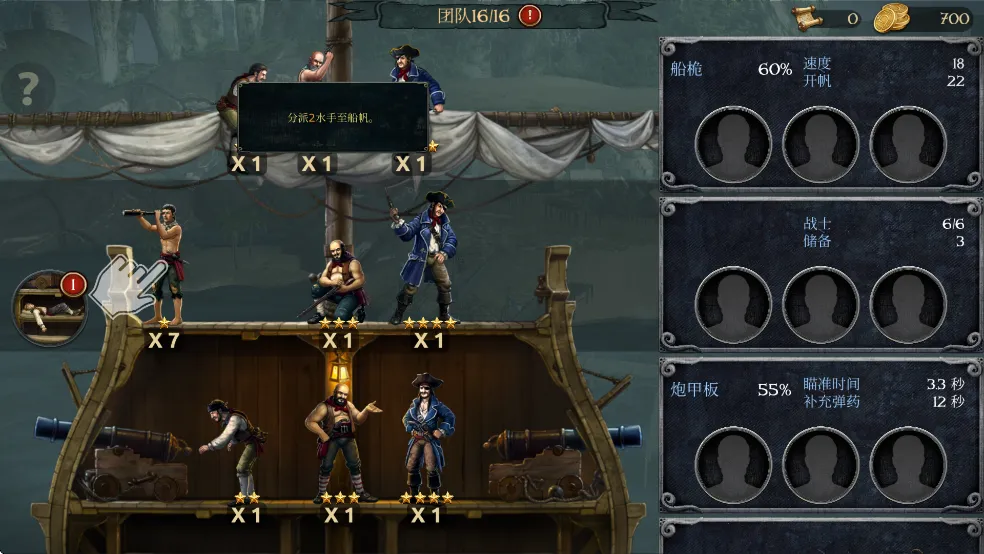Image resolution: width=984 pixels, height=554 pixels.
Task: Select the spyglass sailor group X7
Action: 160,265
